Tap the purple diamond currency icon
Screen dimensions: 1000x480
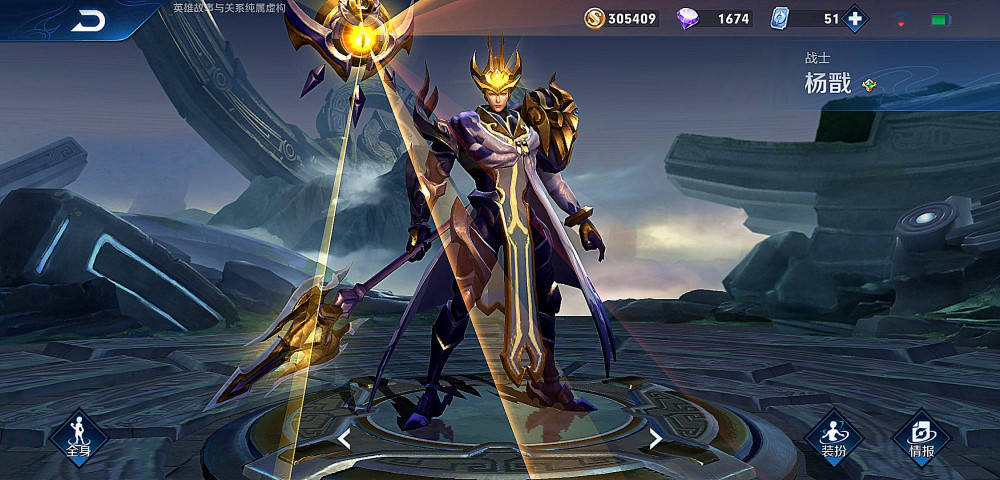tap(689, 18)
